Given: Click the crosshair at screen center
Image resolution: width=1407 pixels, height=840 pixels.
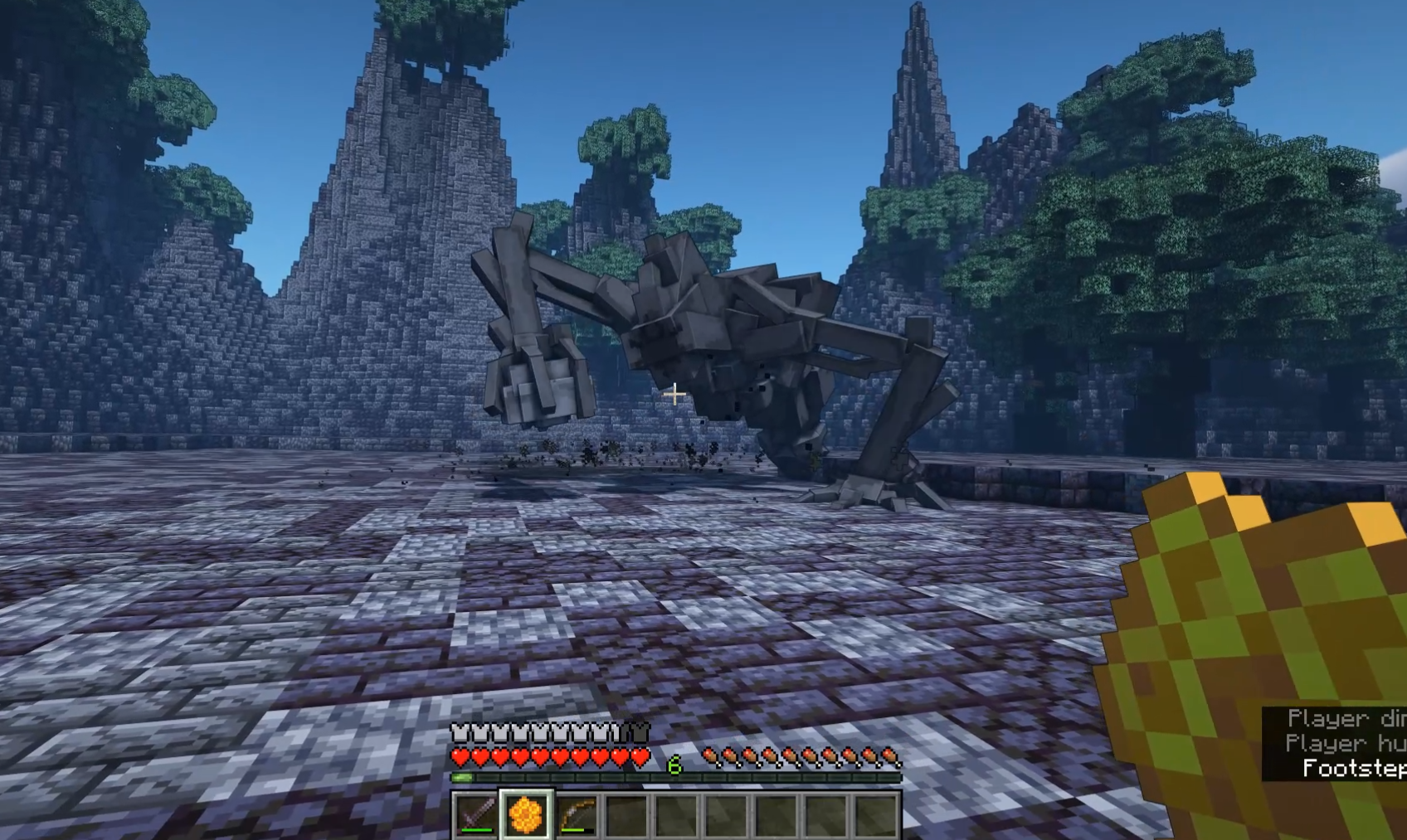Looking at the screenshot, I should (x=674, y=392).
